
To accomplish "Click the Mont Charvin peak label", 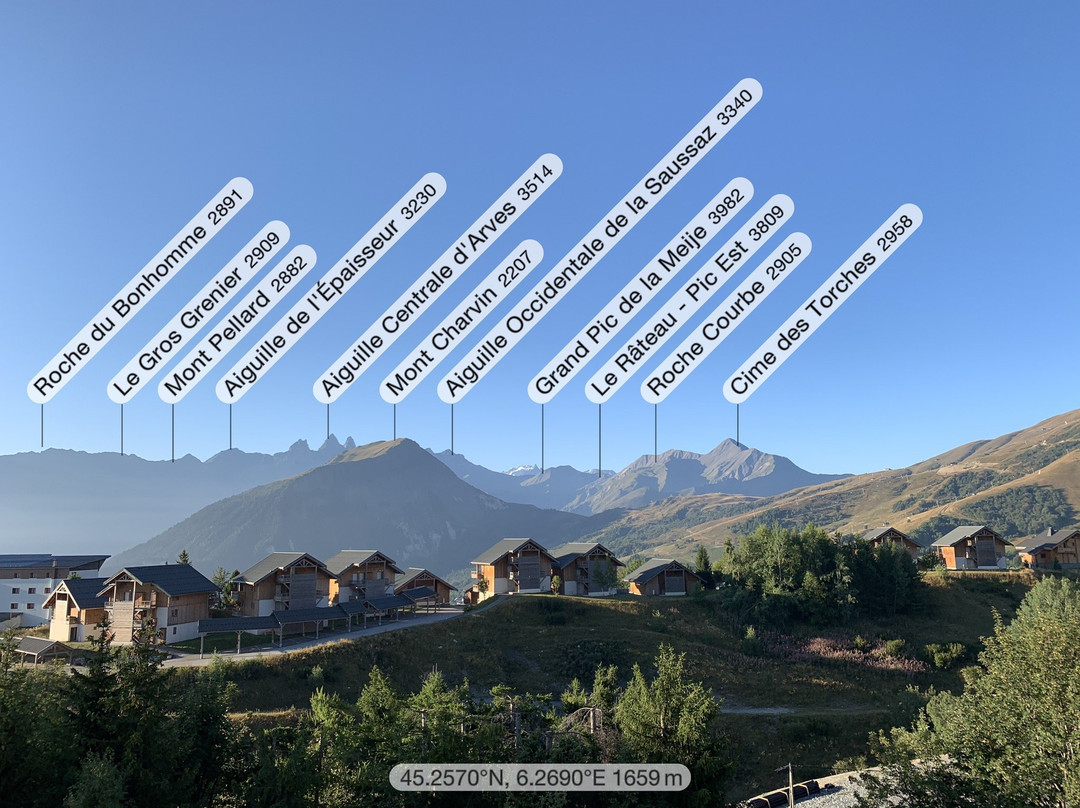I will pos(462,321).
